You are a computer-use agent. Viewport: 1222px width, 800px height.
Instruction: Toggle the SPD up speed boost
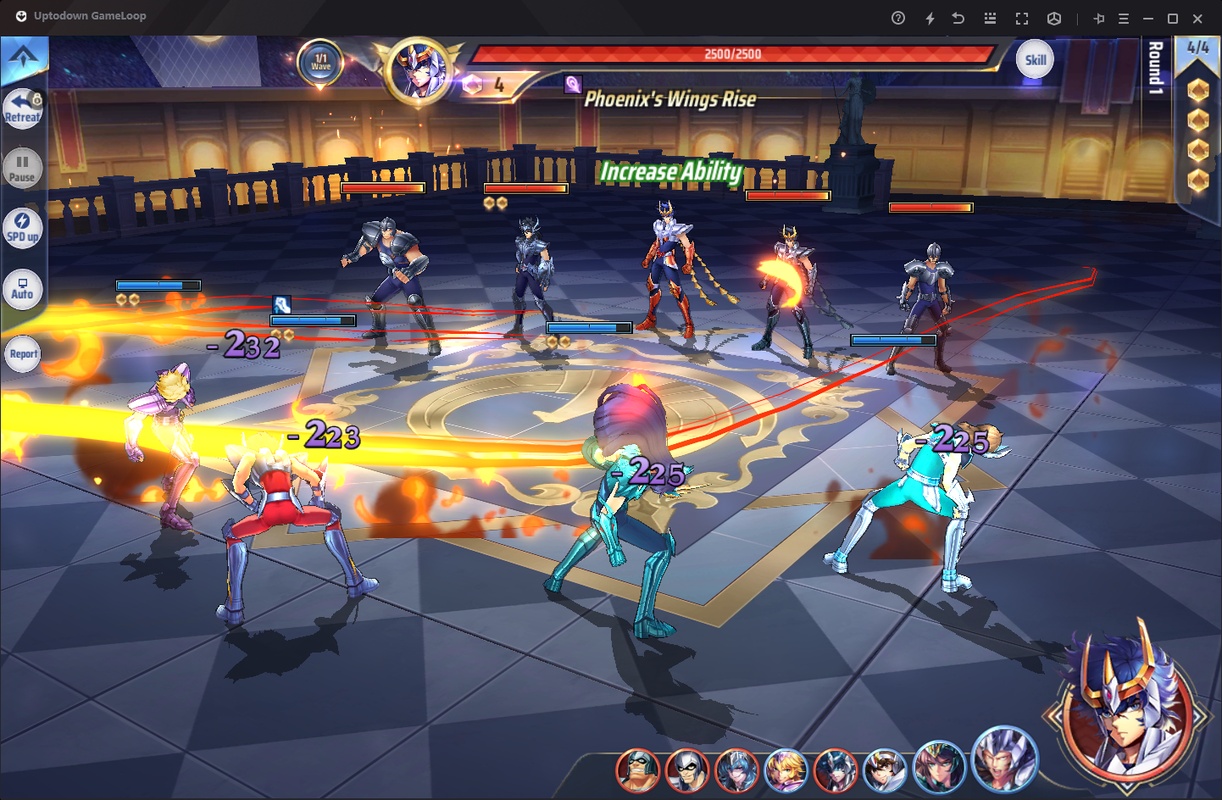pyautogui.click(x=22, y=228)
